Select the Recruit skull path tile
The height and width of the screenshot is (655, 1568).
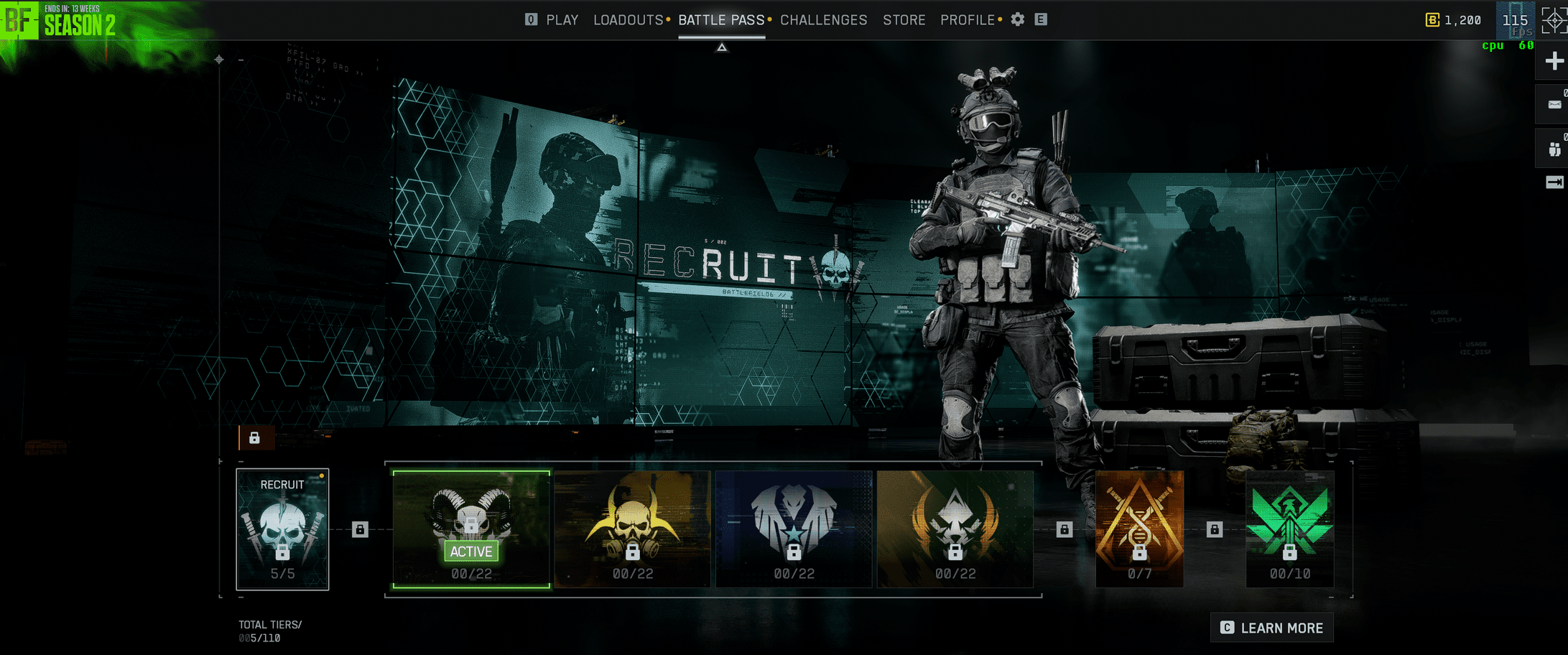pos(282,529)
